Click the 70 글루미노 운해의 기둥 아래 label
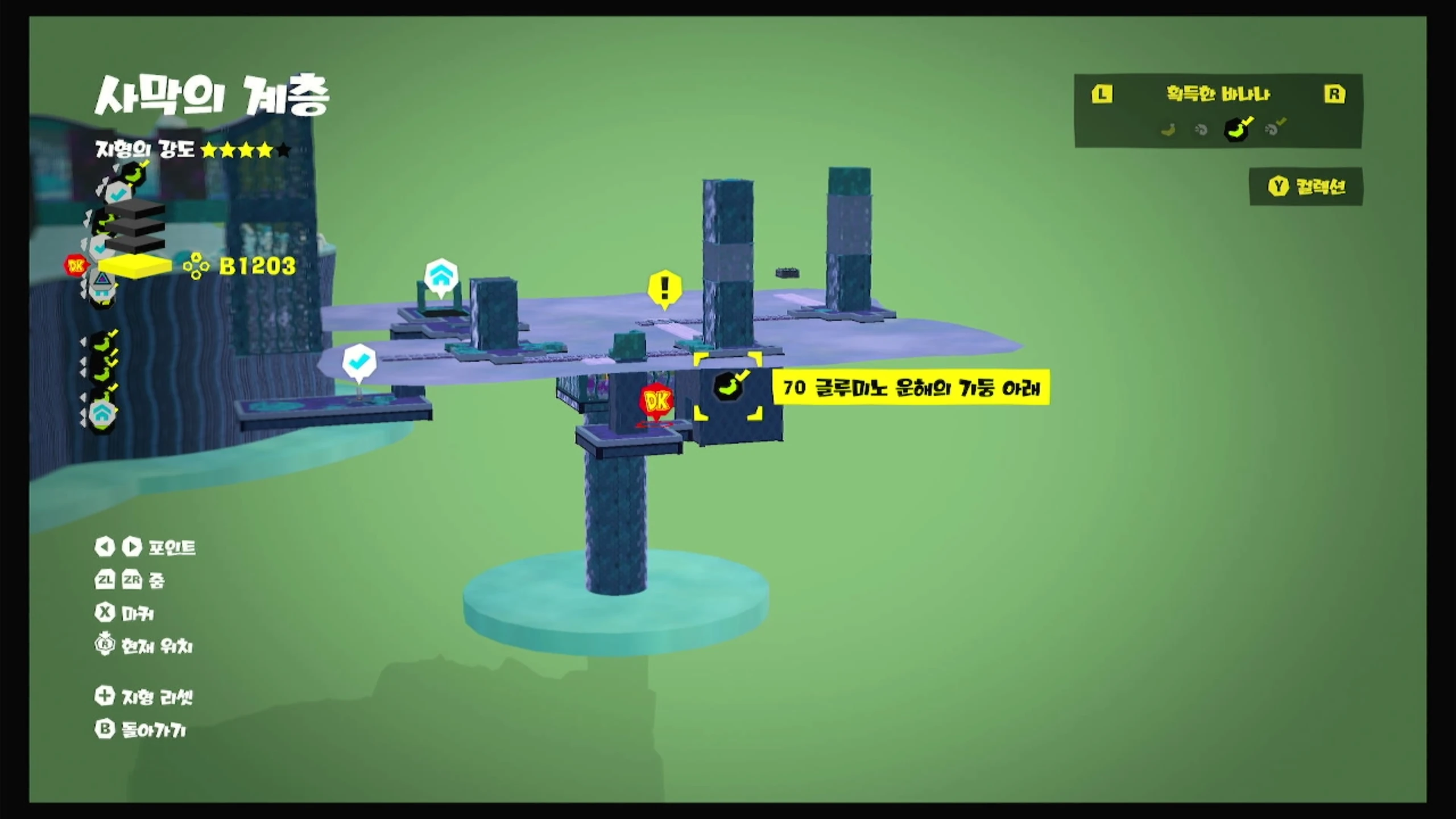 pyautogui.click(x=911, y=388)
